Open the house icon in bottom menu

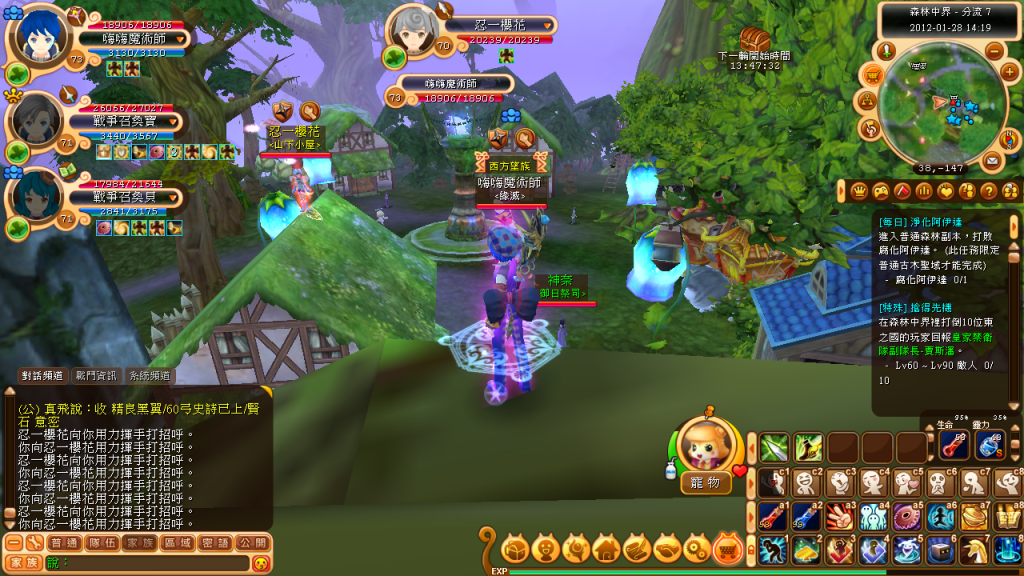click(x=605, y=548)
